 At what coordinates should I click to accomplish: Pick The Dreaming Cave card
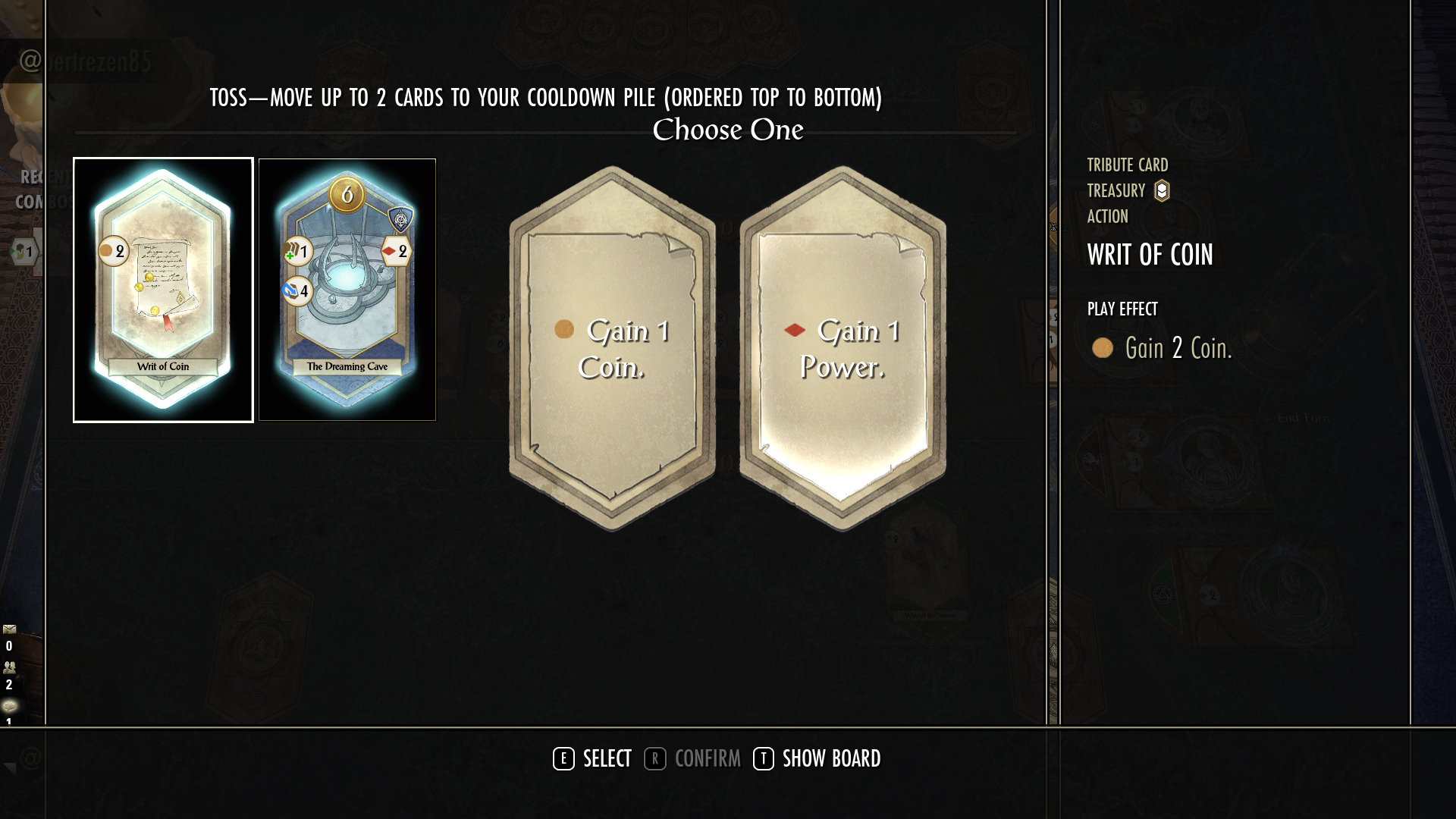[x=347, y=290]
